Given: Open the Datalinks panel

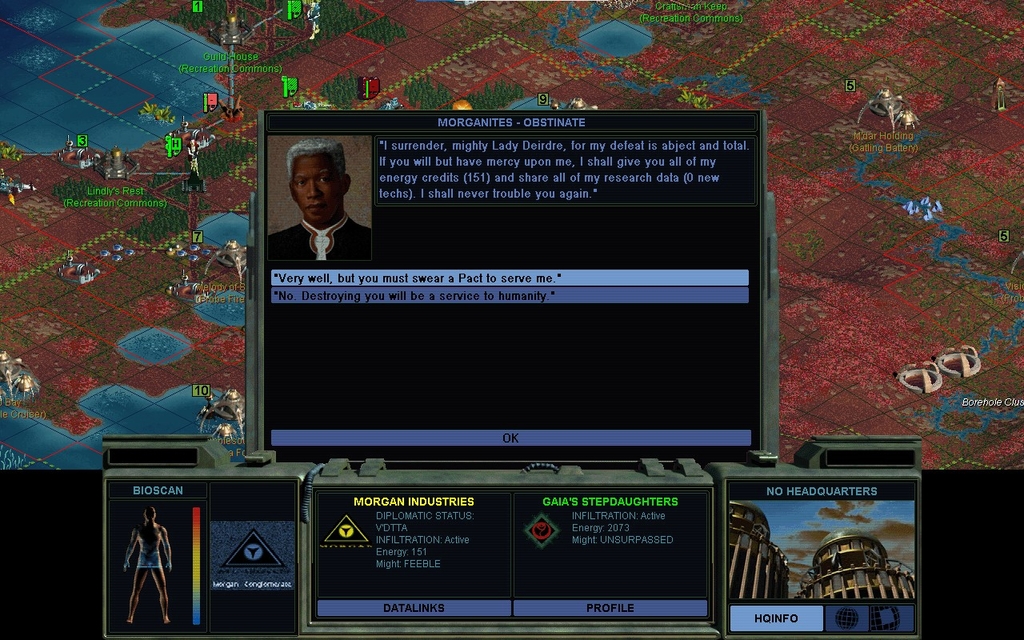Looking at the screenshot, I should [x=413, y=608].
